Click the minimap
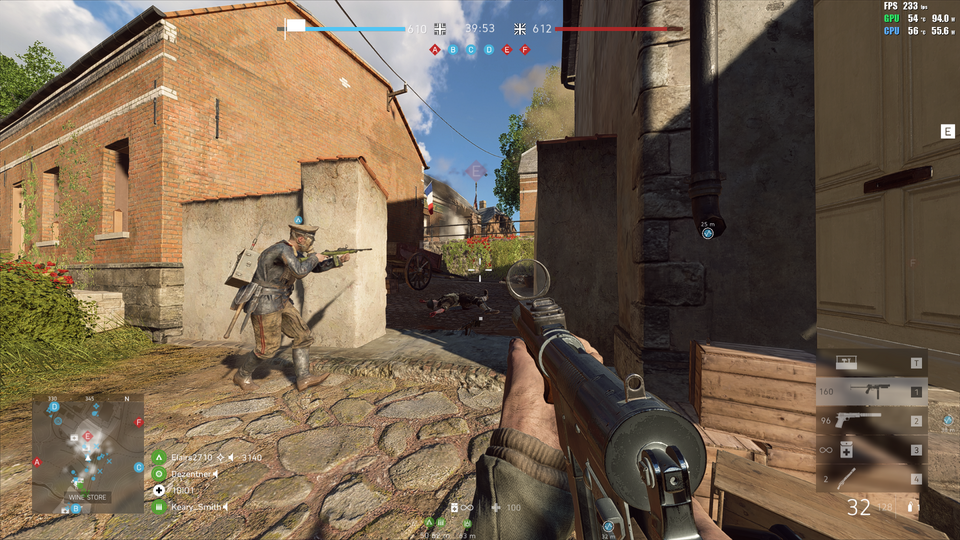The image size is (960, 540). pyautogui.click(x=88, y=453)
